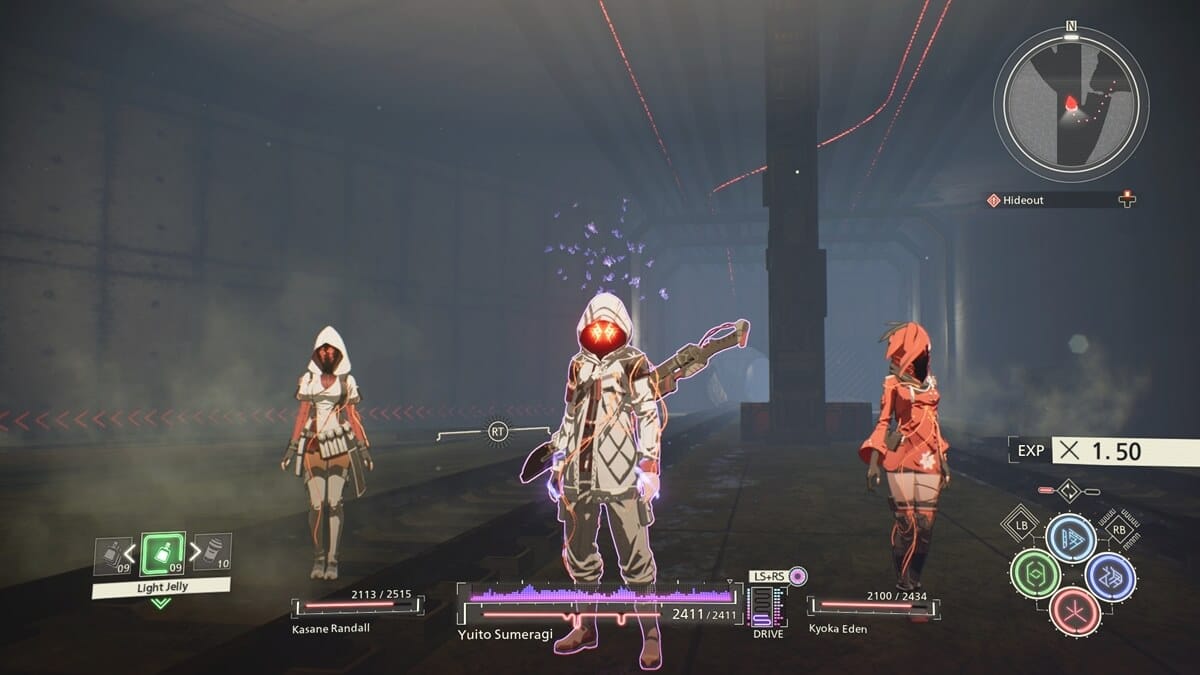Select the Hideout objective tracker
The width and height of the screenshot is (1200, 675).
1060,200
